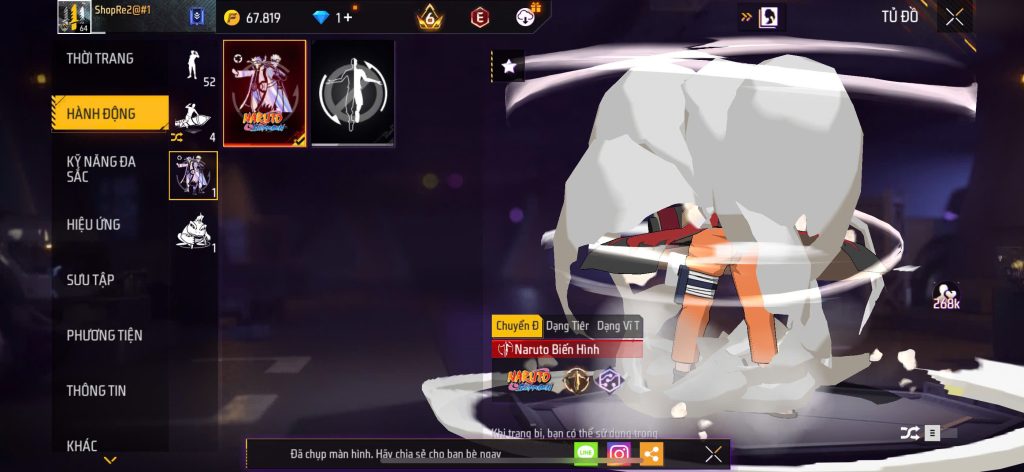Choose the grey silhouette emote card
The height and width of the screenshot is (472, 1024).
coord(352,93)
